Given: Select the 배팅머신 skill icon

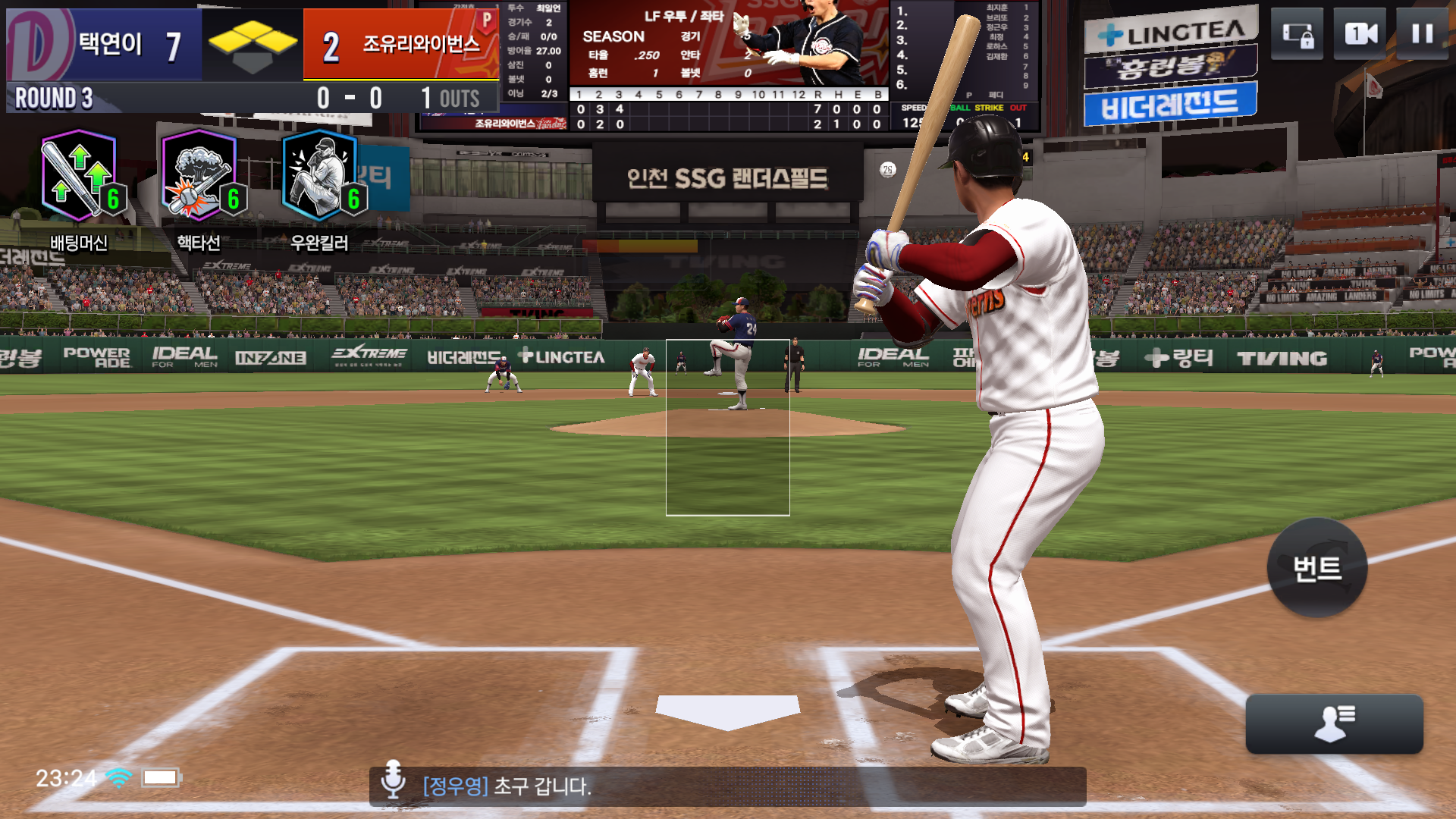Looking at the screenshot, I should 80,176.
